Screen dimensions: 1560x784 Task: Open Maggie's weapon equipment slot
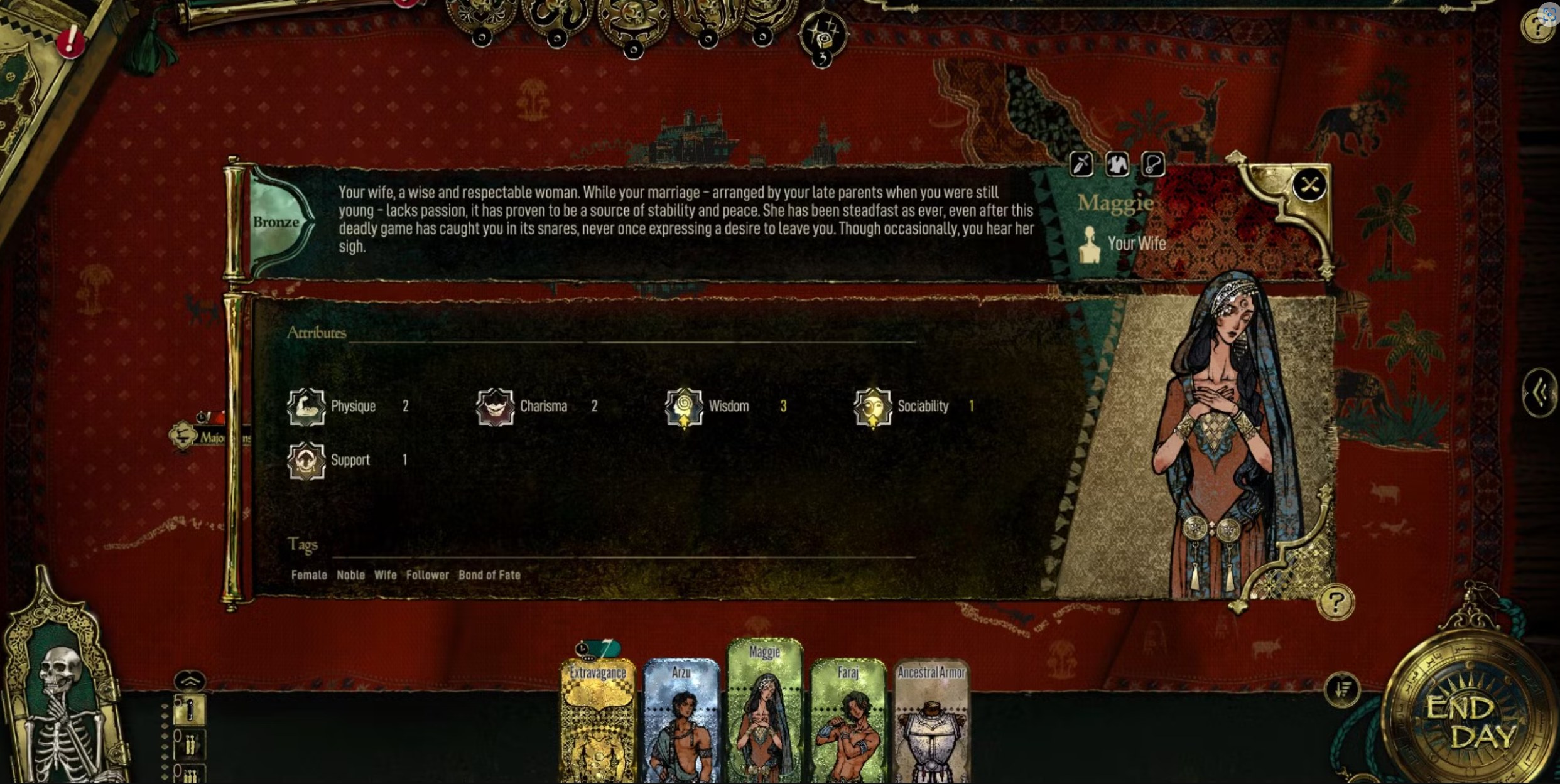1081,164
